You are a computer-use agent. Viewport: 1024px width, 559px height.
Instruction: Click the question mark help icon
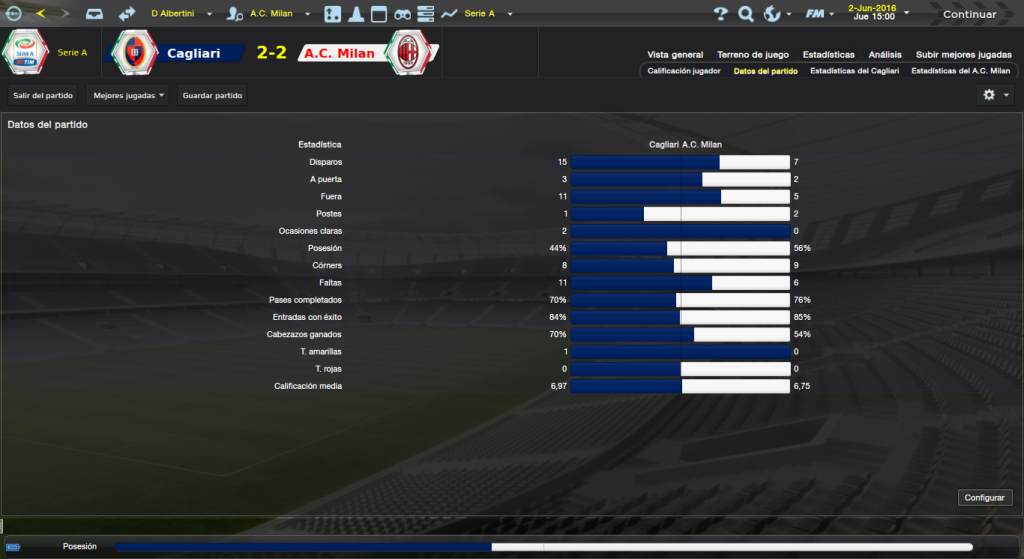(x=721, y=14)
